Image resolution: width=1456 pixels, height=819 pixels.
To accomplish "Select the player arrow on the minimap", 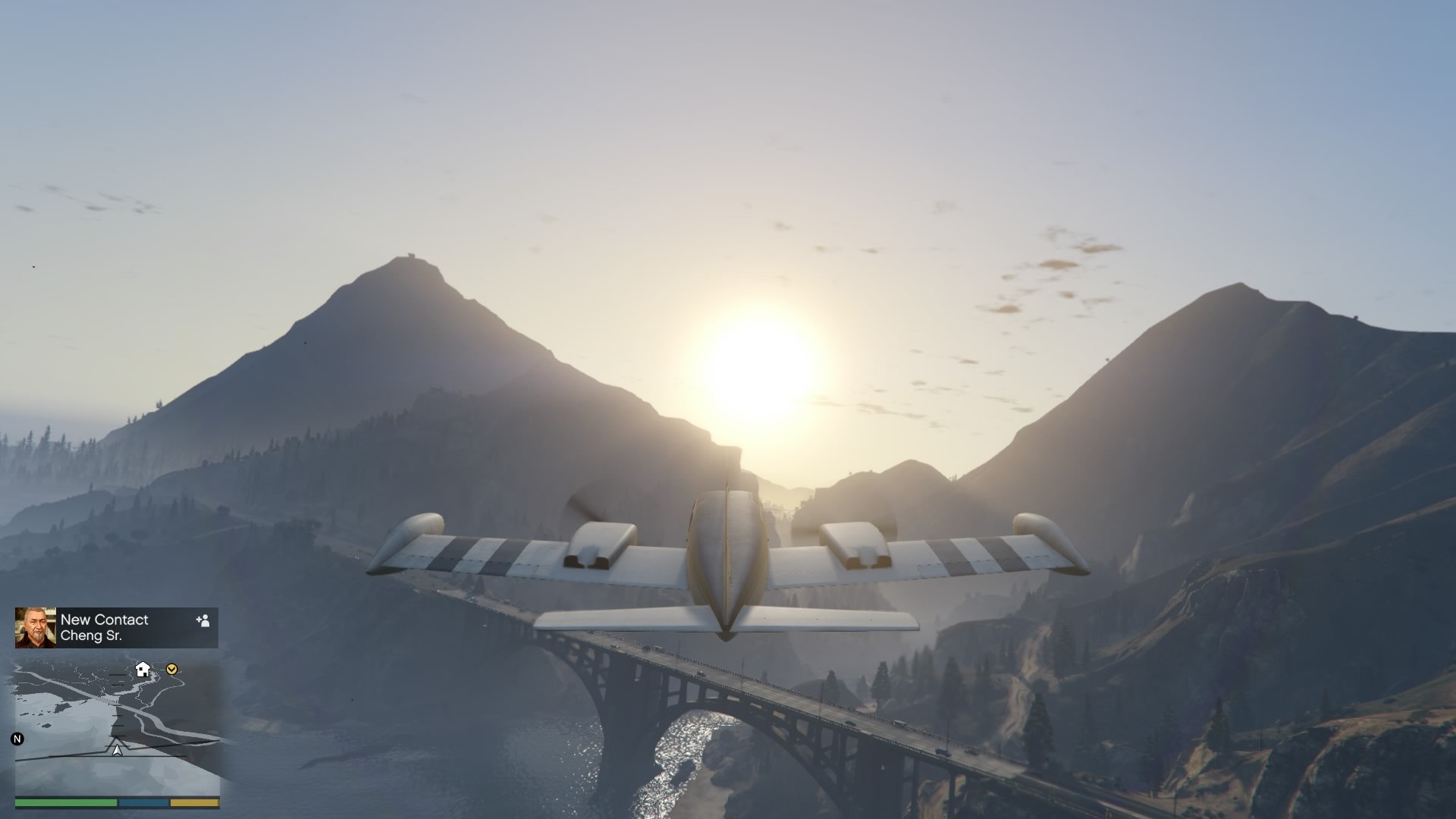I will (x=116, y=749).
